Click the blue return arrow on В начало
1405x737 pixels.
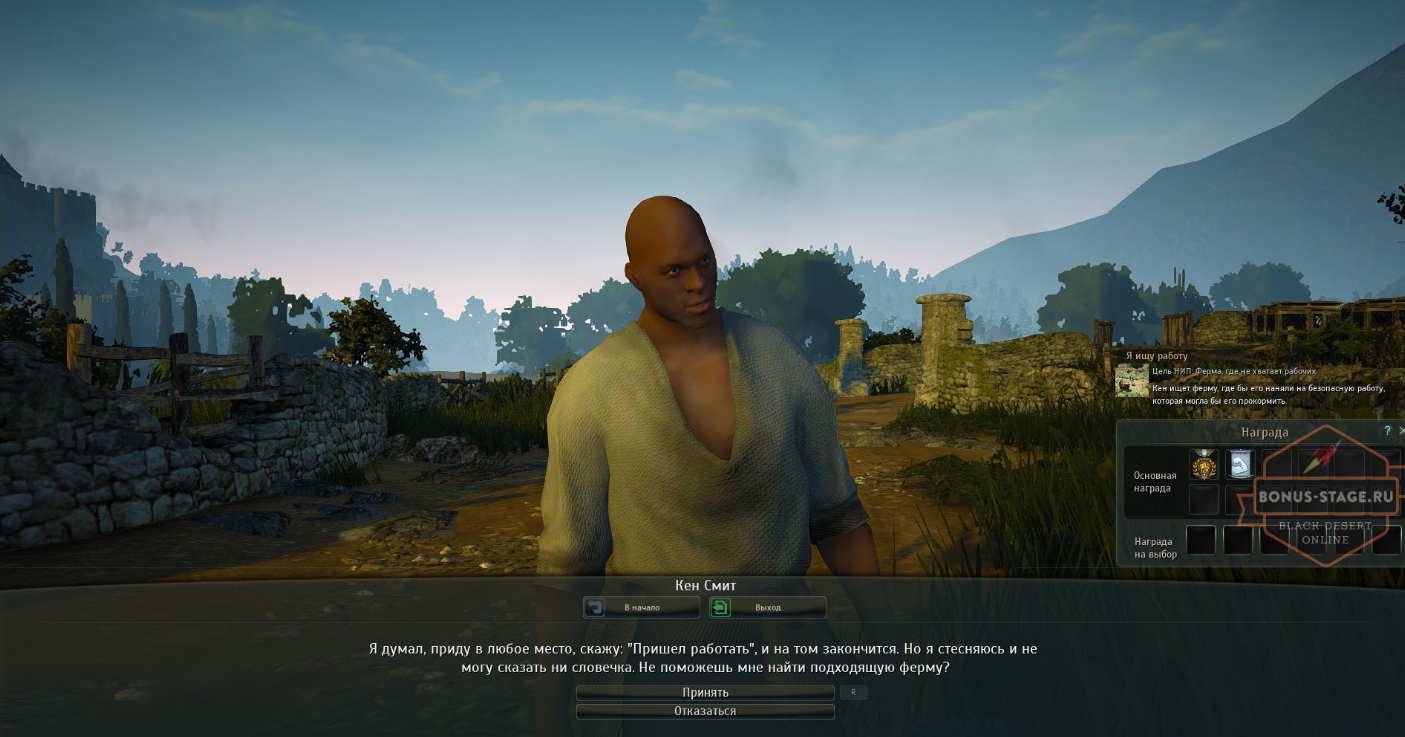[x=595, y=607]
